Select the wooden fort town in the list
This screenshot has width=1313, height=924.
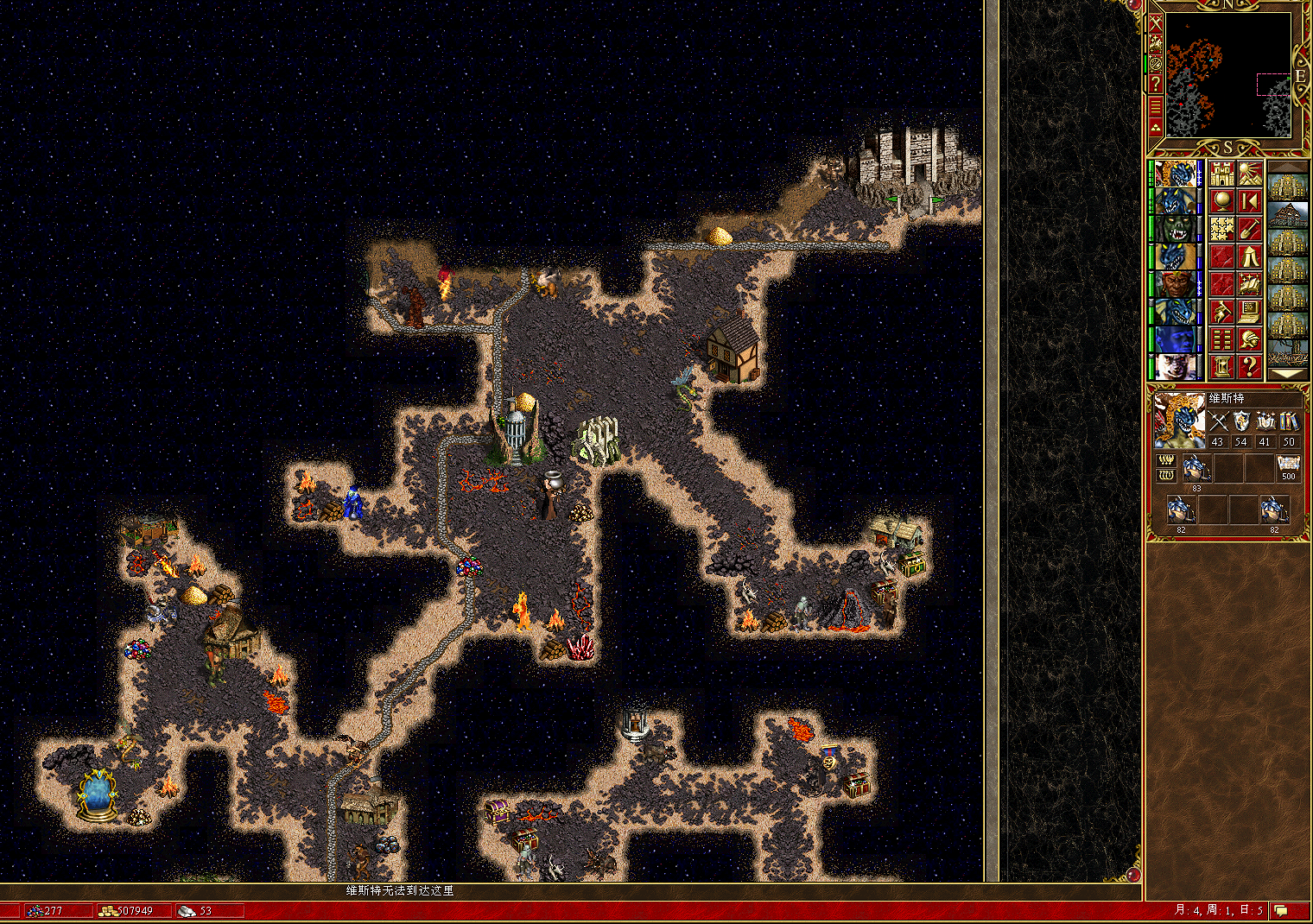[1287, 215]
